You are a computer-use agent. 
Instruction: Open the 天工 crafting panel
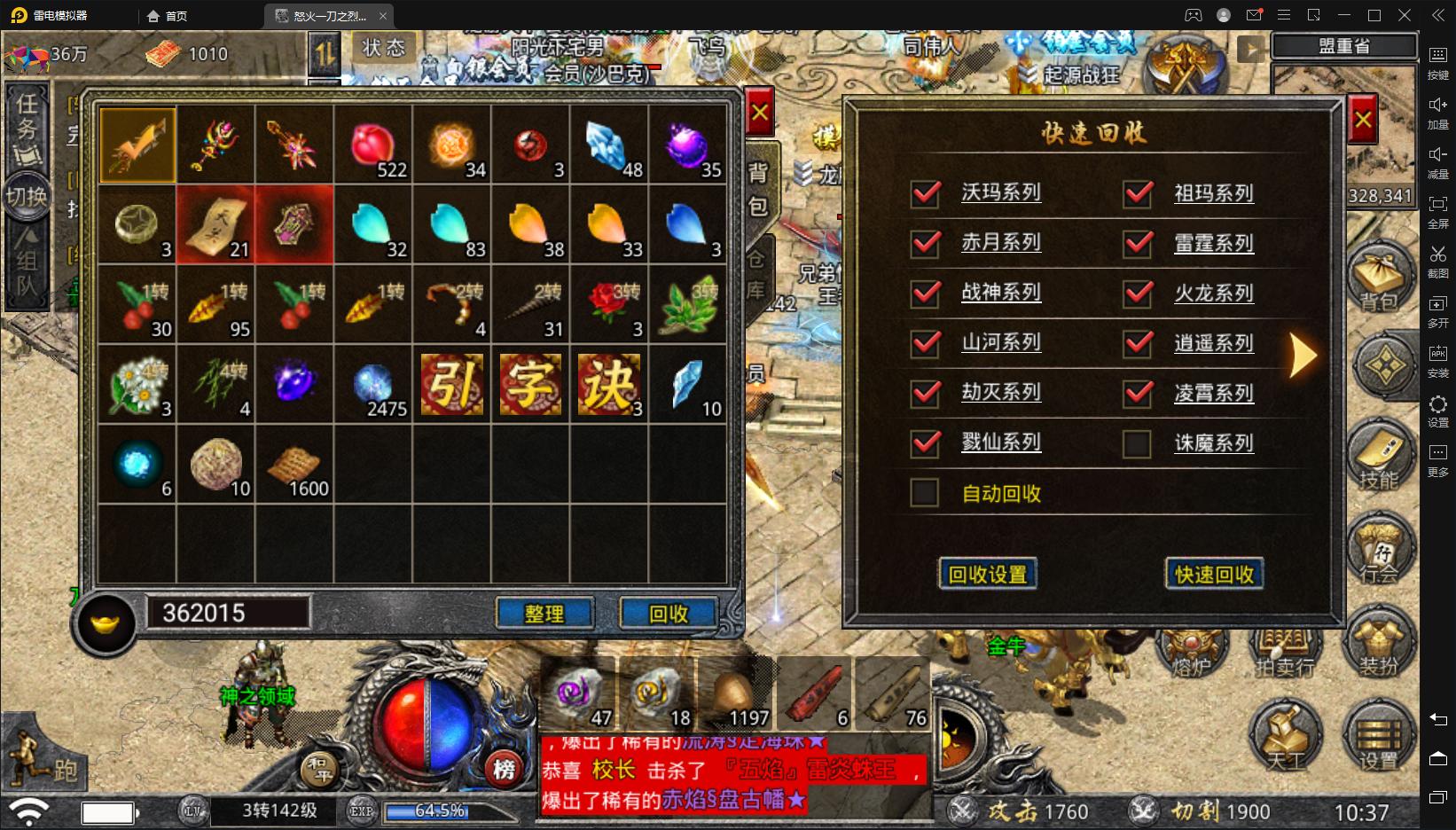1285,736
